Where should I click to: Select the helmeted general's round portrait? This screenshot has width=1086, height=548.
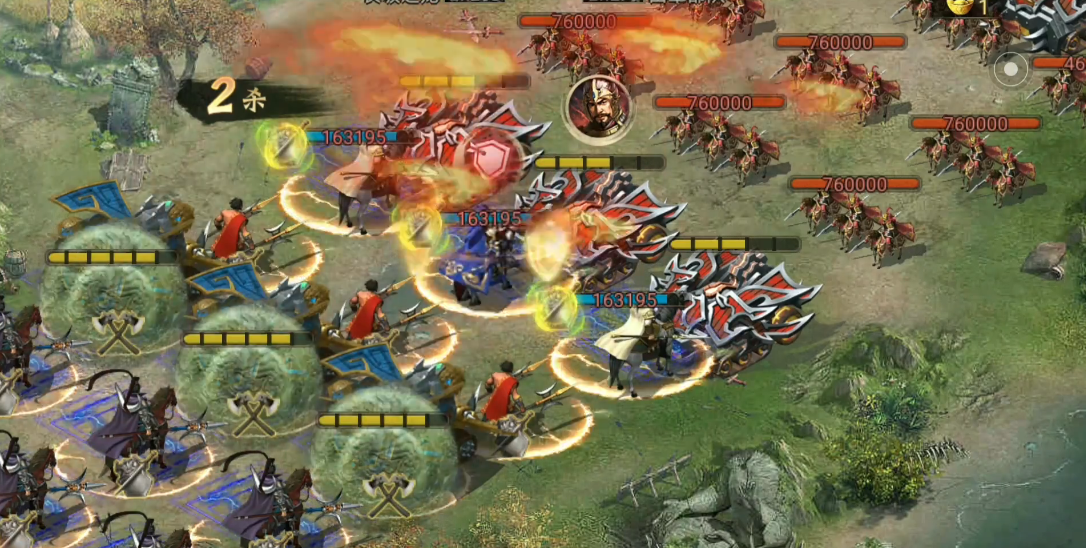pos(598,110)
